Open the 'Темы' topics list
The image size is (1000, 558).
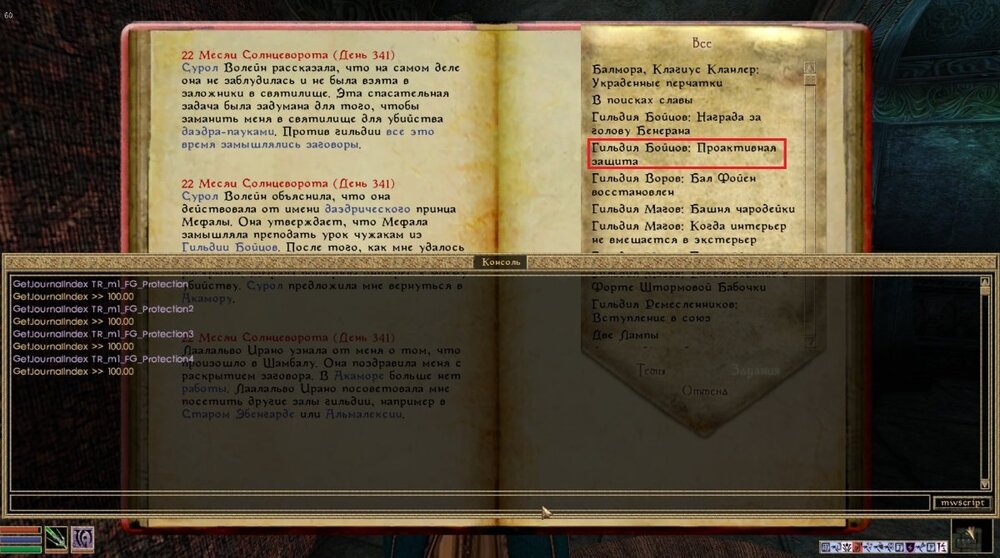coord(652,371)
